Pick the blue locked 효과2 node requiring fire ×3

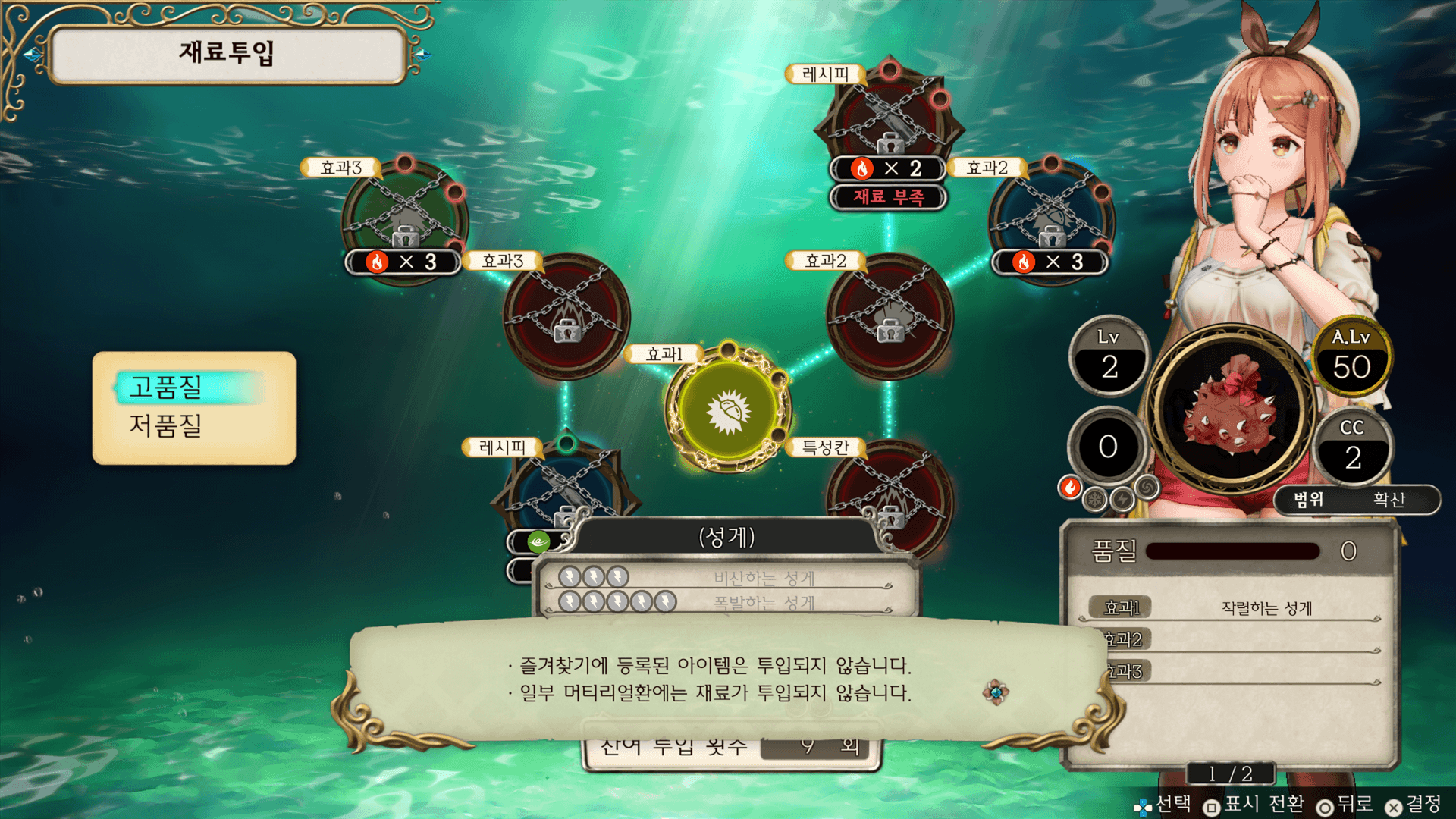[x=1051, y=216]
